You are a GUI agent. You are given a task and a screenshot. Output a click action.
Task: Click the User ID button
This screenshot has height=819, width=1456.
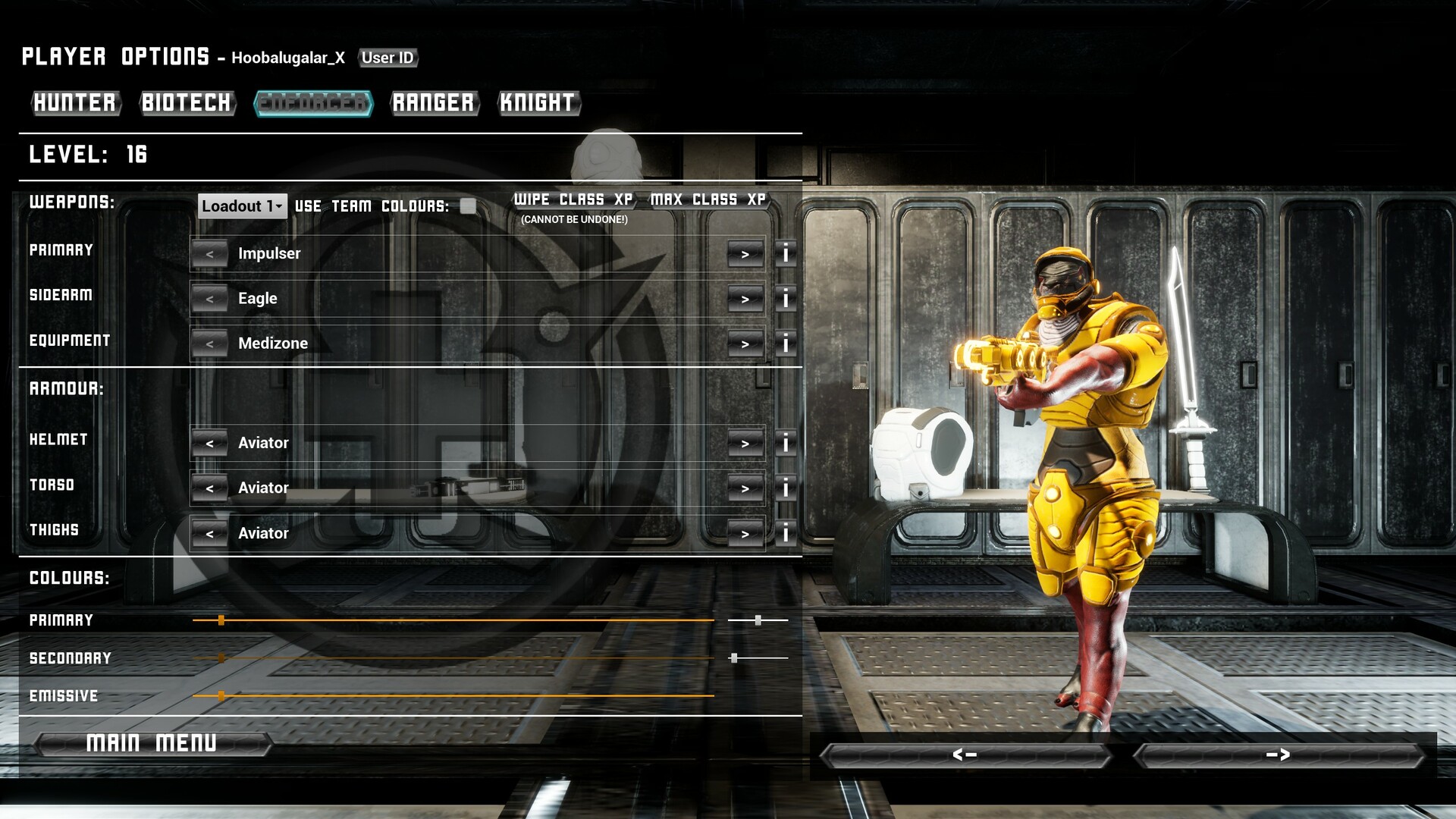pos(389,58)
